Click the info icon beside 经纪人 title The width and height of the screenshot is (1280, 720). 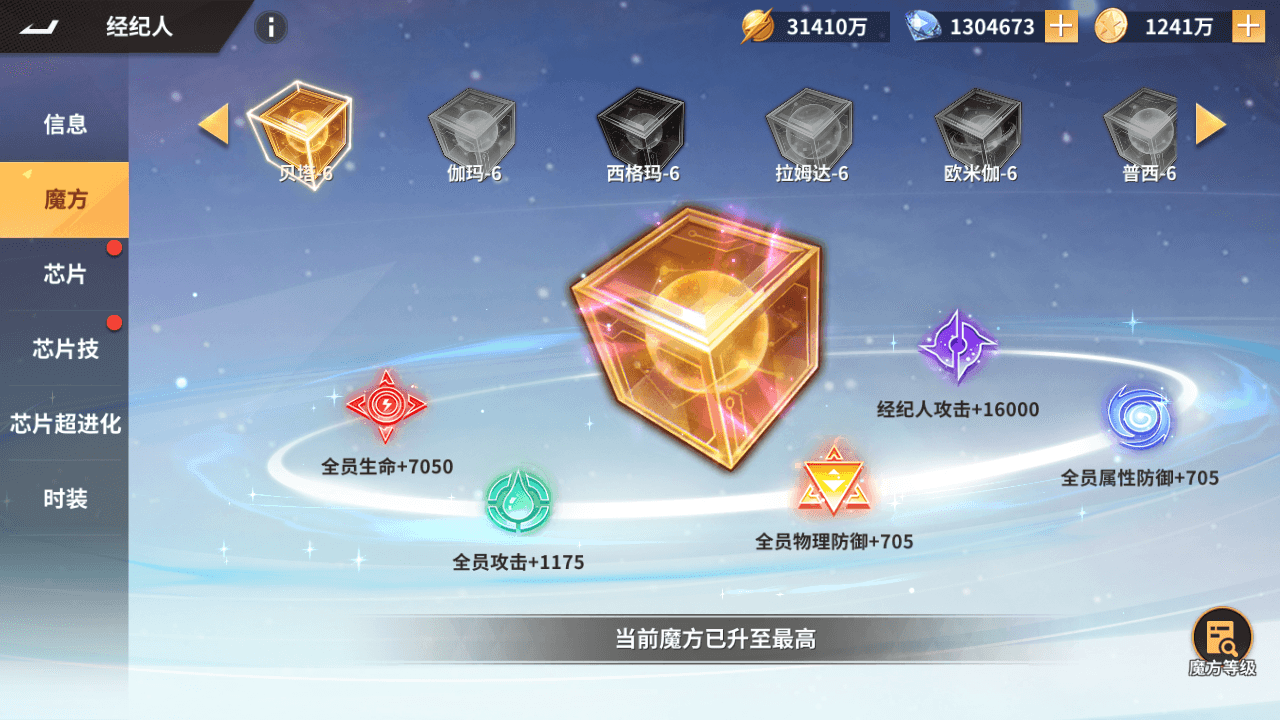(269, 28)
